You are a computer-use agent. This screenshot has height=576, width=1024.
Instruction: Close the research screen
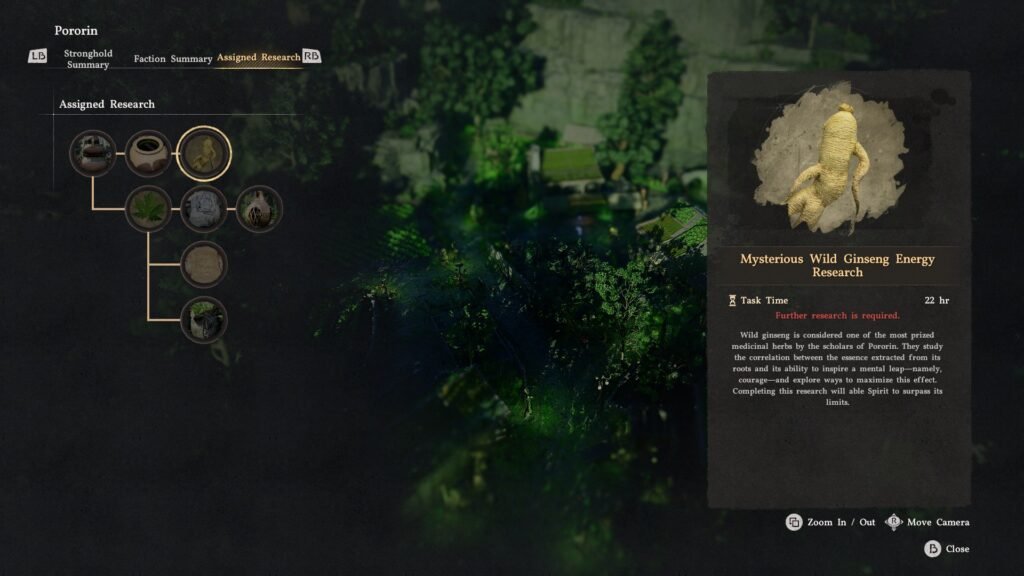[x=947, y=549]
